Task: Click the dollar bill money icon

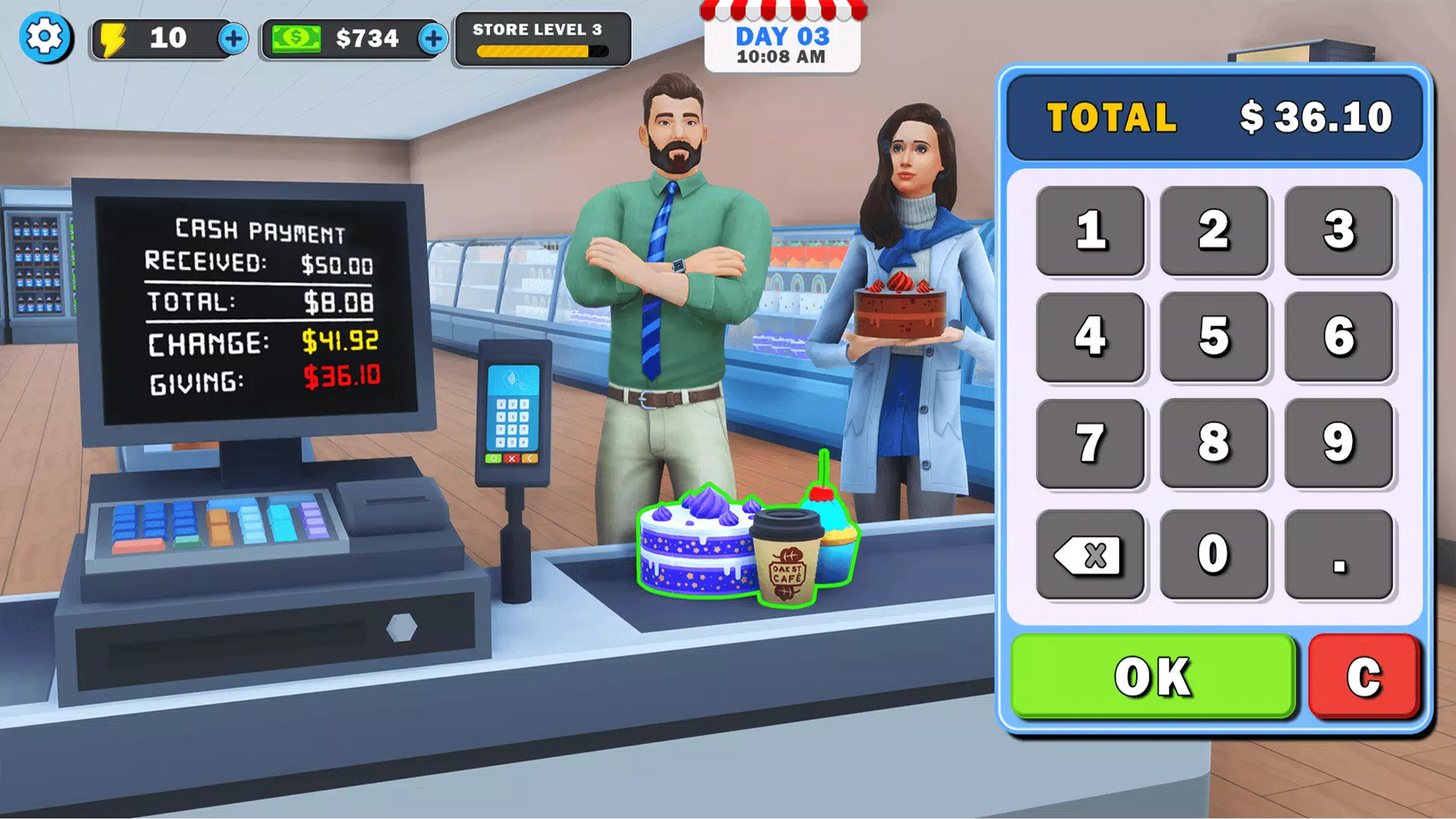Action: click(x=296, y=37)
